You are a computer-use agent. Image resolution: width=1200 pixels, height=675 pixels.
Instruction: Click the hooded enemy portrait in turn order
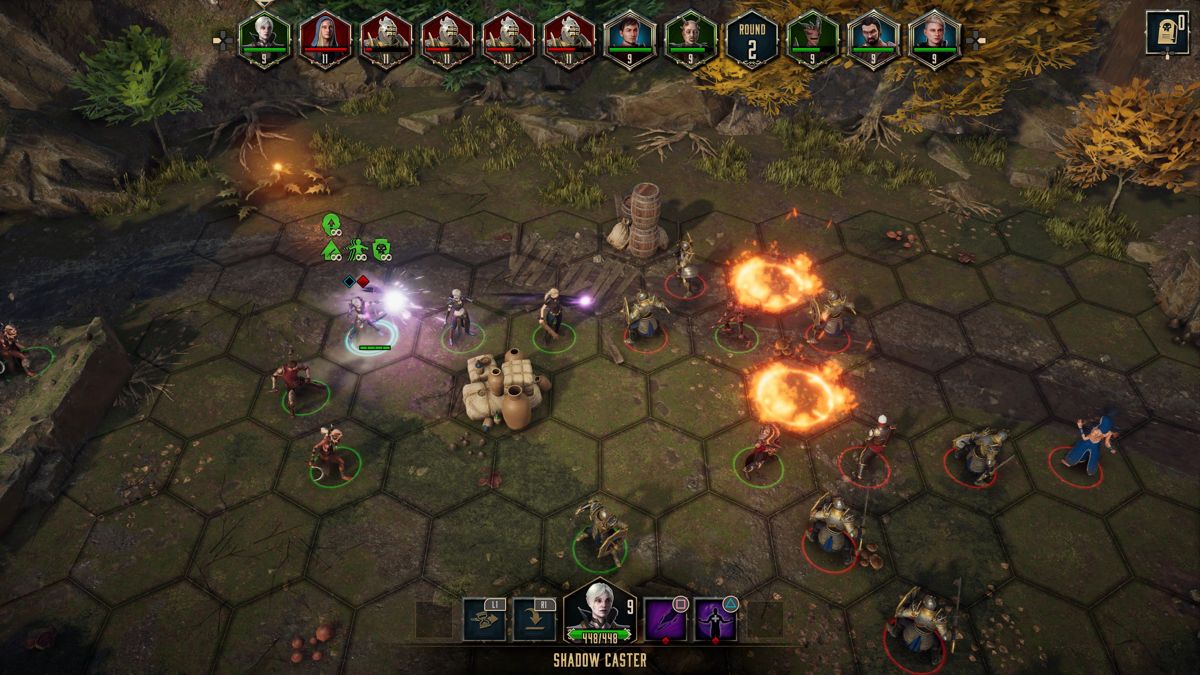[x=326, y=38]
